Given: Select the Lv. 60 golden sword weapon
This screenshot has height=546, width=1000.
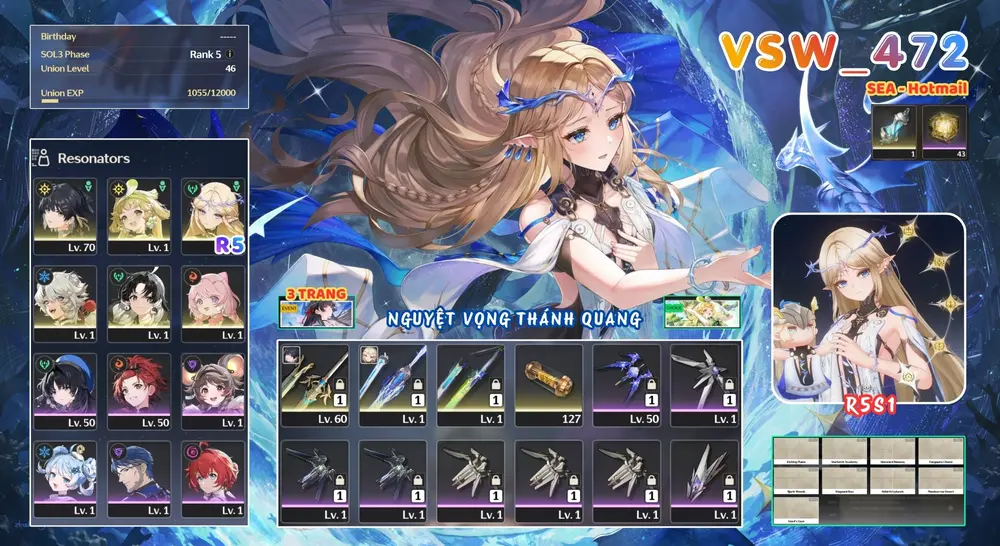Looking at the screenshot, I should 315,385.
